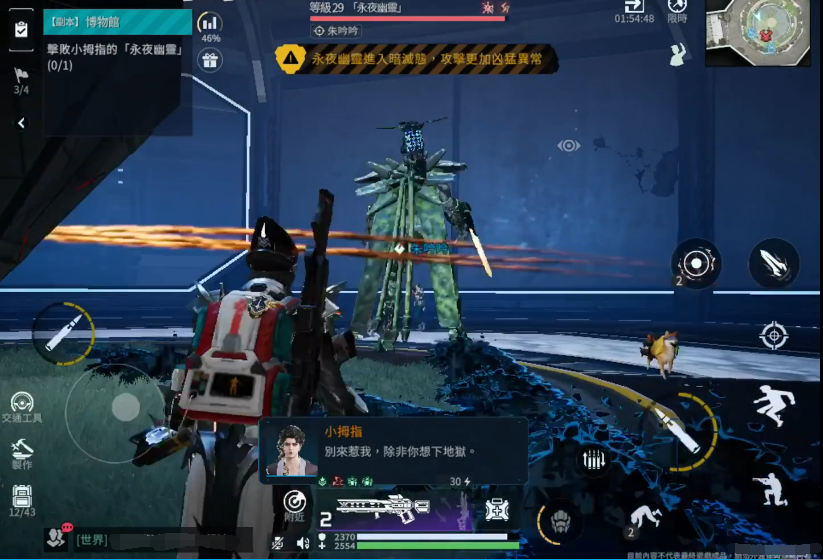Image resolution: width=823 pixels, height=560 pixels.
Task: Collapse the quest tracker panel
Action: (21, 123)
